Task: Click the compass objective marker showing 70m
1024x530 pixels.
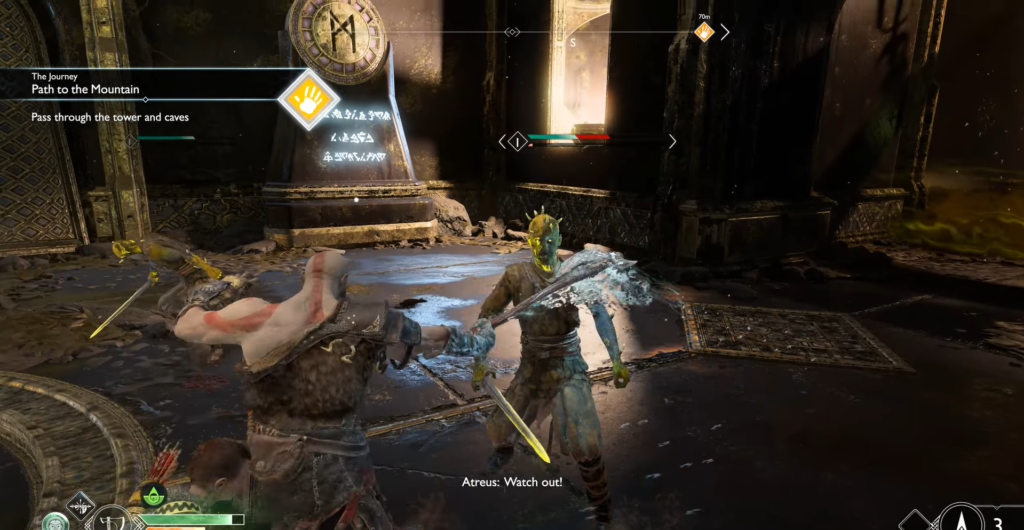Action: (705, 33)
